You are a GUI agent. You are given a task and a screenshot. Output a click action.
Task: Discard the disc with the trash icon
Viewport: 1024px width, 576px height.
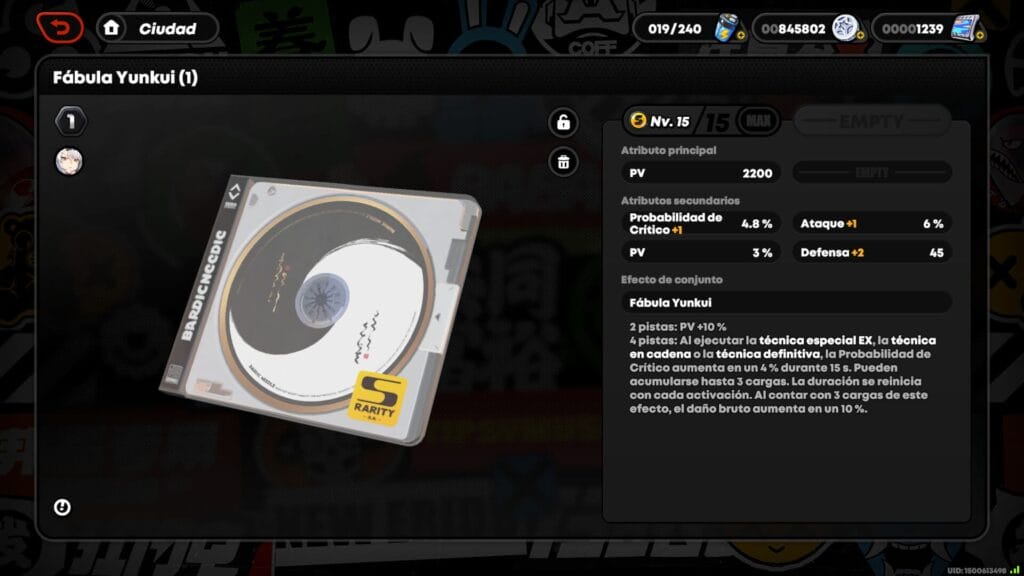[x=564, y=161]
